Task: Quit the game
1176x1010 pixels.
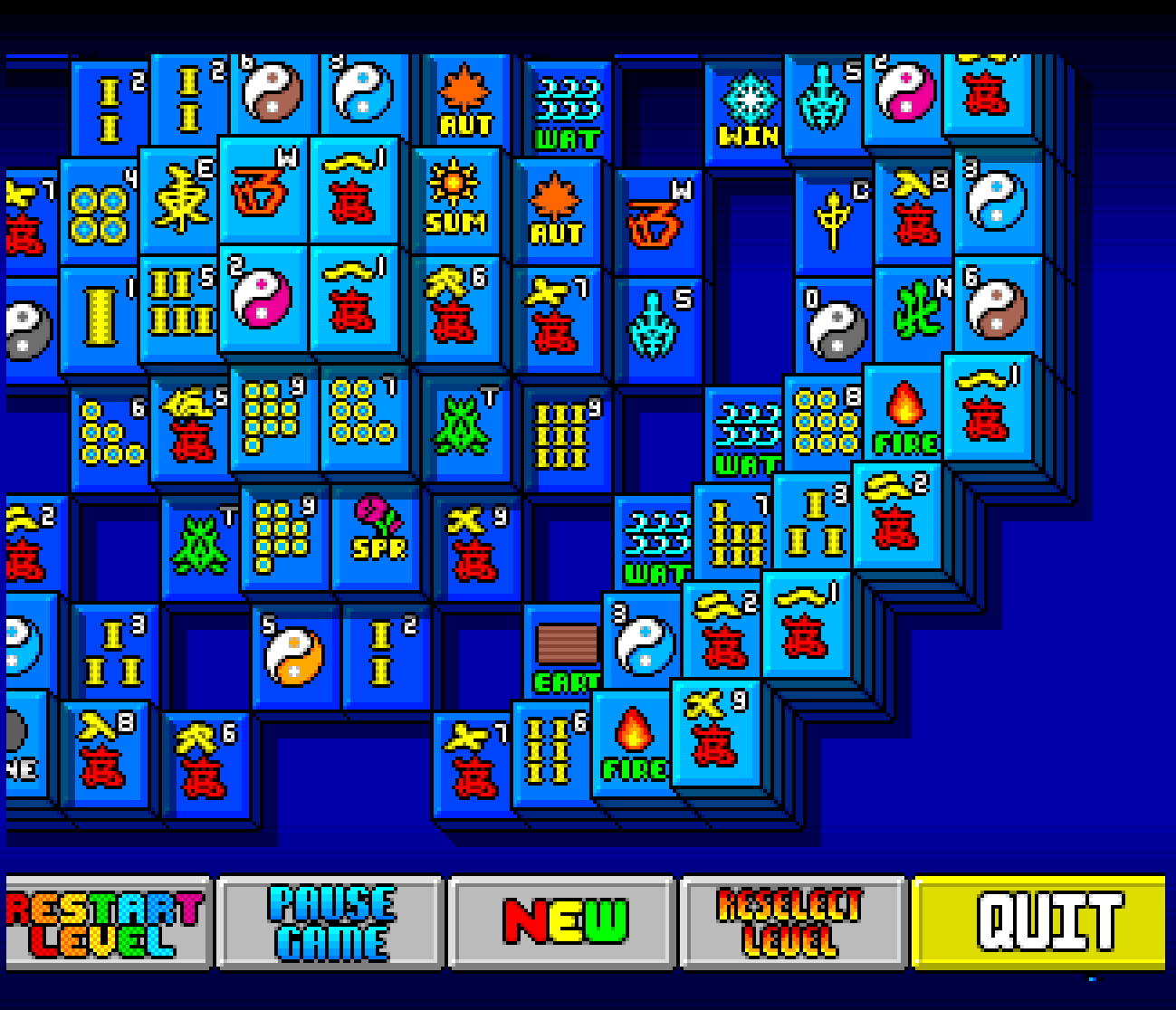Action: tap(1039, 922)
